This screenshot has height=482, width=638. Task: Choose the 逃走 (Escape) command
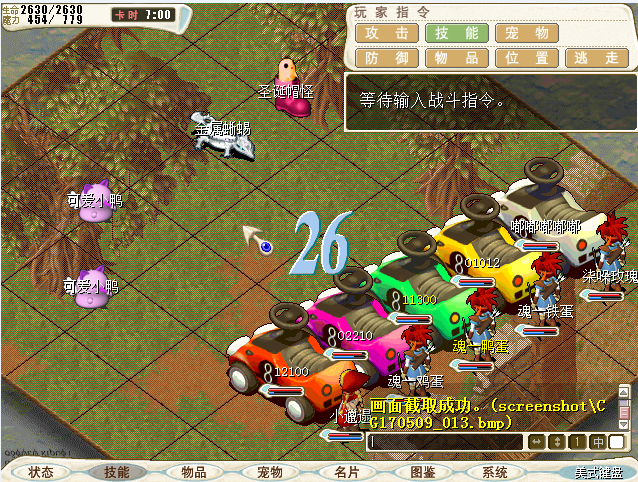point(596,58)
